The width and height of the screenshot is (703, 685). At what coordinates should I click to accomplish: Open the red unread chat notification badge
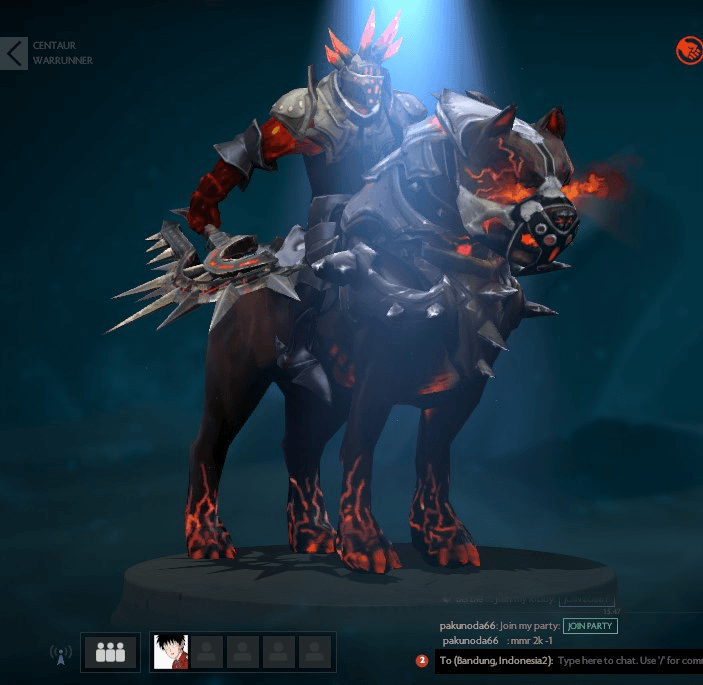coord(422,661)
